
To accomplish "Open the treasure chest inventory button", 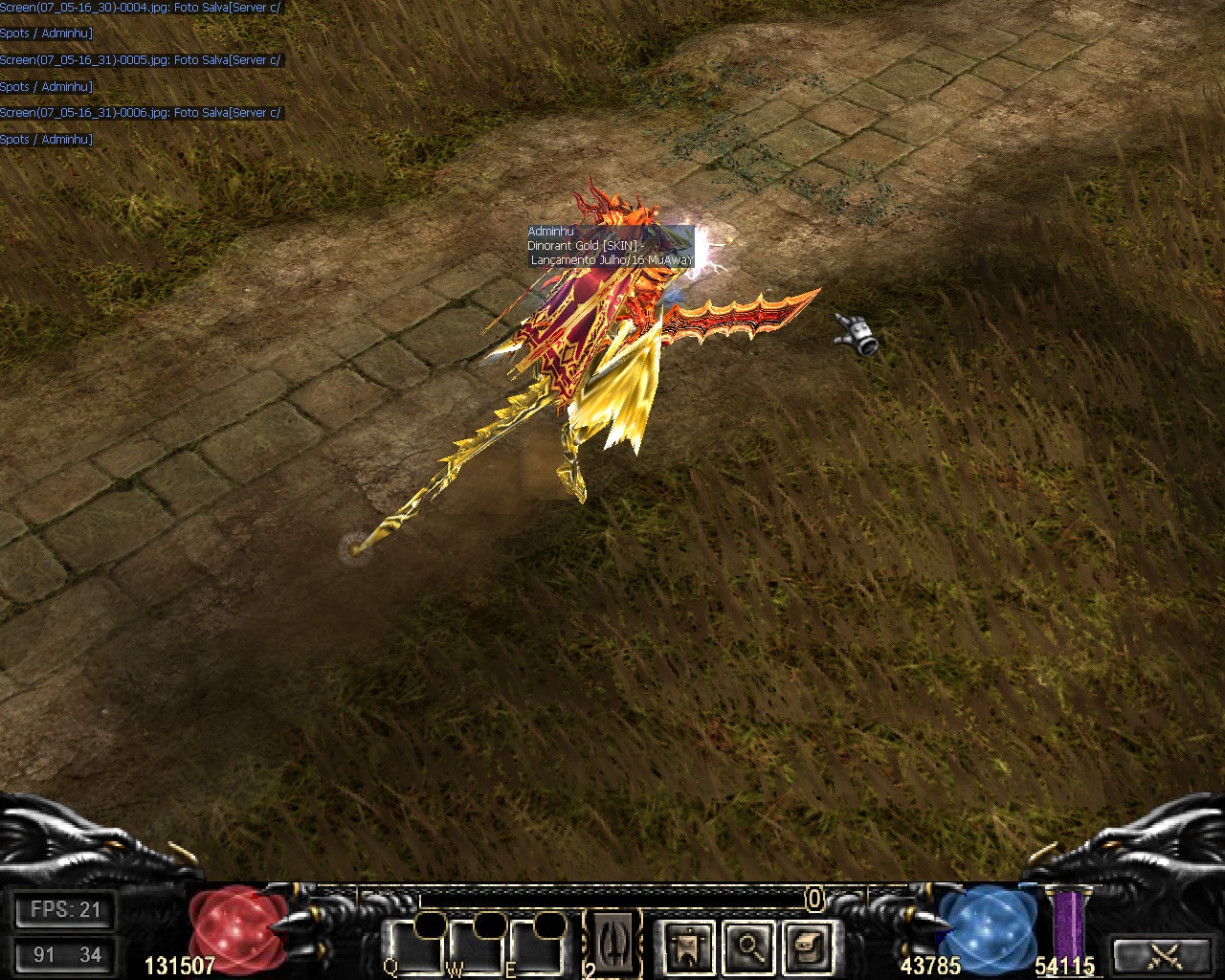I will tap(806, 947).
